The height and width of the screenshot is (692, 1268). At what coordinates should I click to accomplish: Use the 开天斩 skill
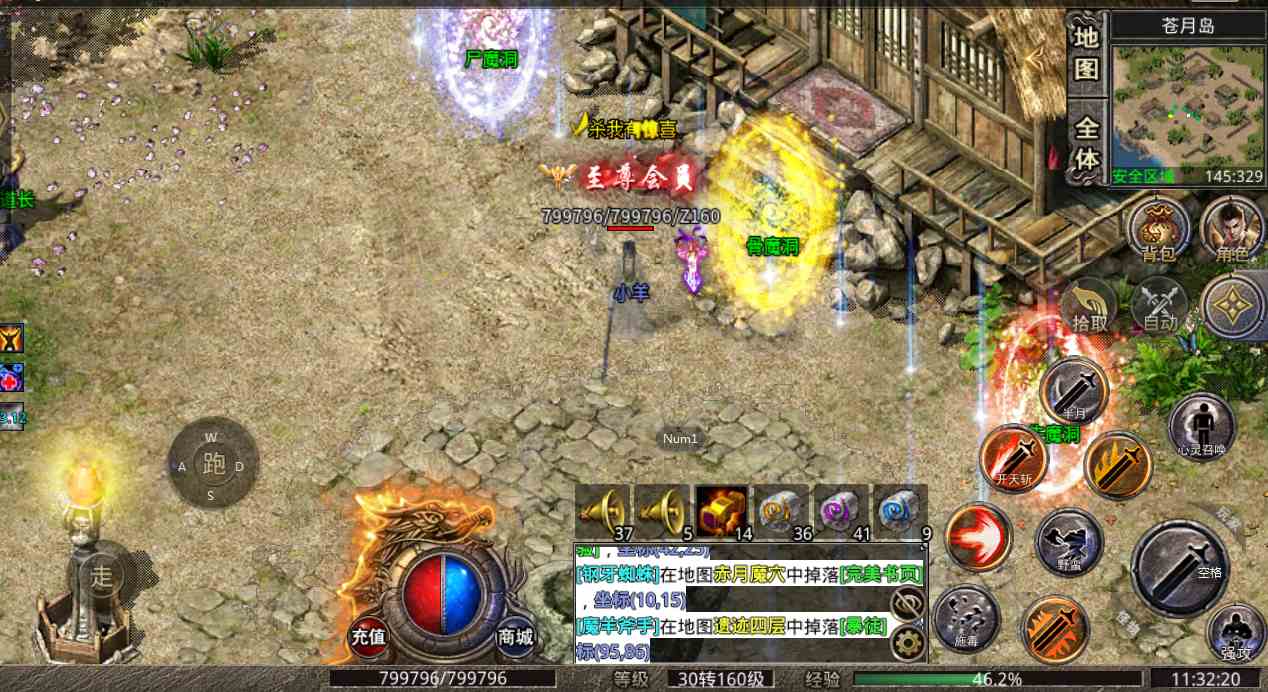point(1013,459)
